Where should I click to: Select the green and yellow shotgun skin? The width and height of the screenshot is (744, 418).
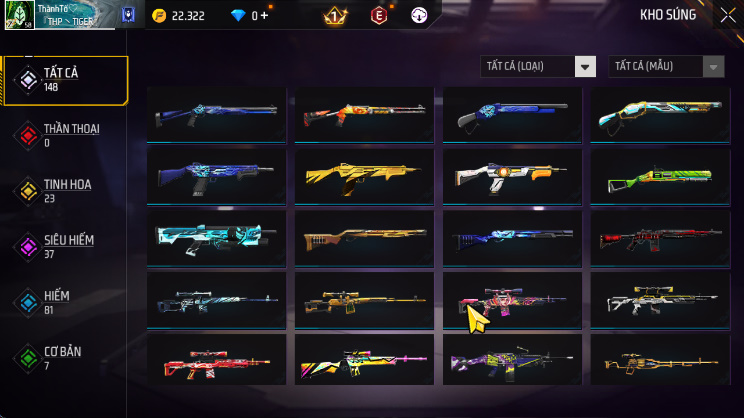[x=661, y=178]
